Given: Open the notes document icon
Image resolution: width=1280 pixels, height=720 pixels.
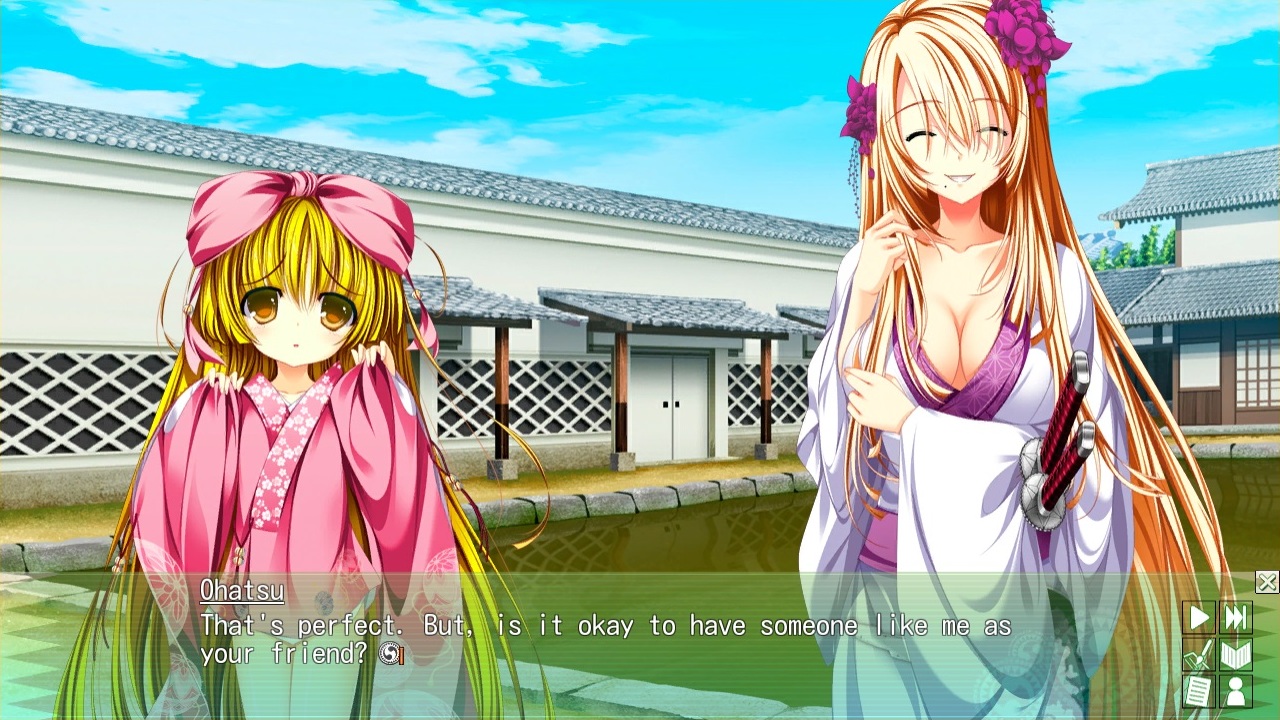Looking at the screenshot, I should coord(1198,692).
